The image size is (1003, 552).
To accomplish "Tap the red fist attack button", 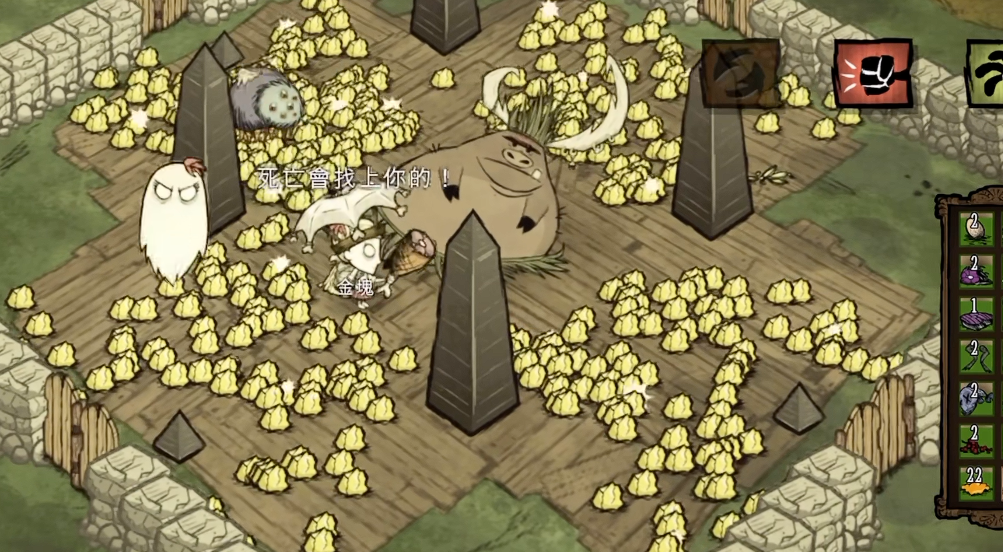I will (x=873, y=73).
